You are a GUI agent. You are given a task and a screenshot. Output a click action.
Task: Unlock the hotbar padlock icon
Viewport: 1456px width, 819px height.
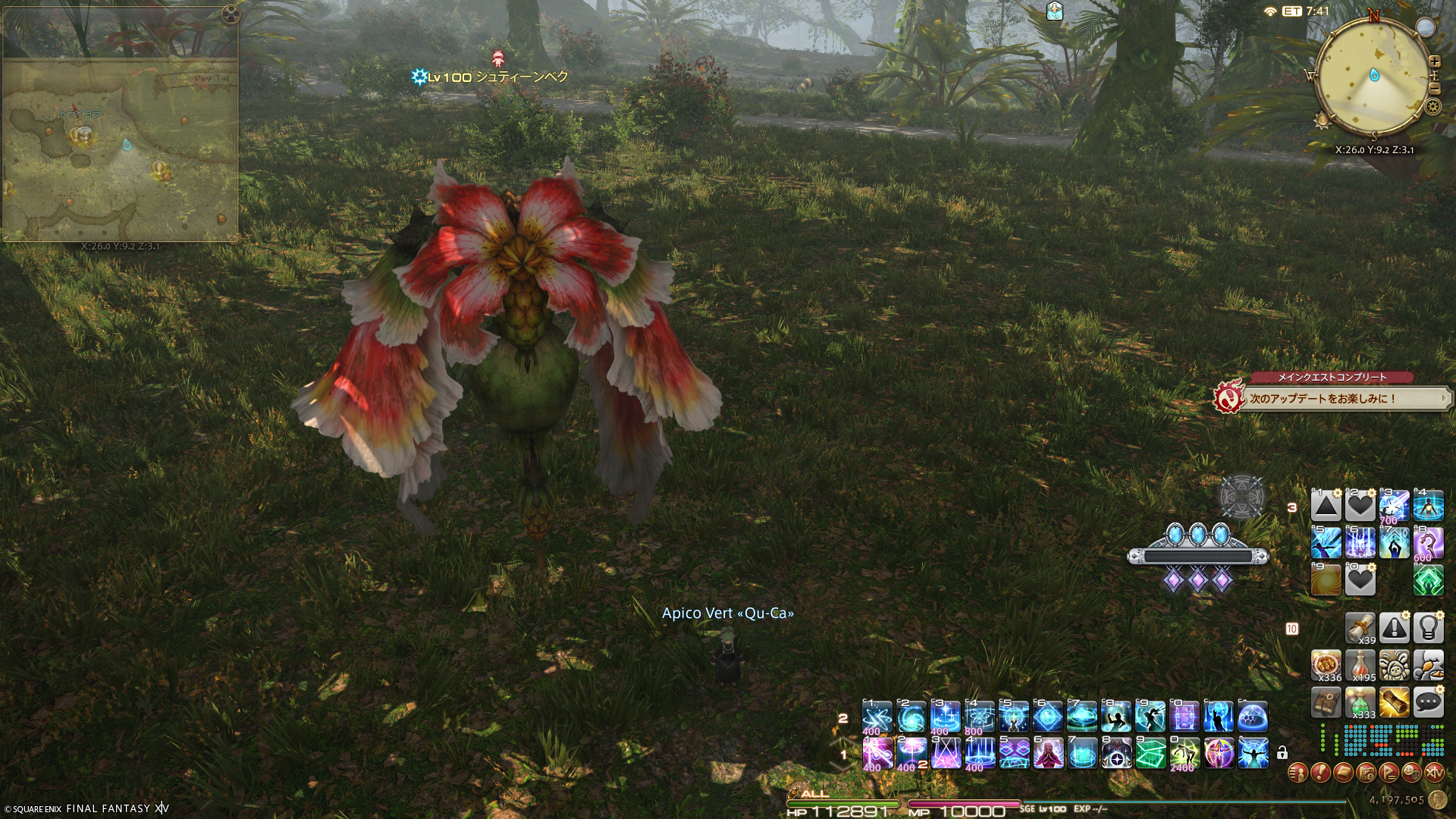coord(1282,753)
